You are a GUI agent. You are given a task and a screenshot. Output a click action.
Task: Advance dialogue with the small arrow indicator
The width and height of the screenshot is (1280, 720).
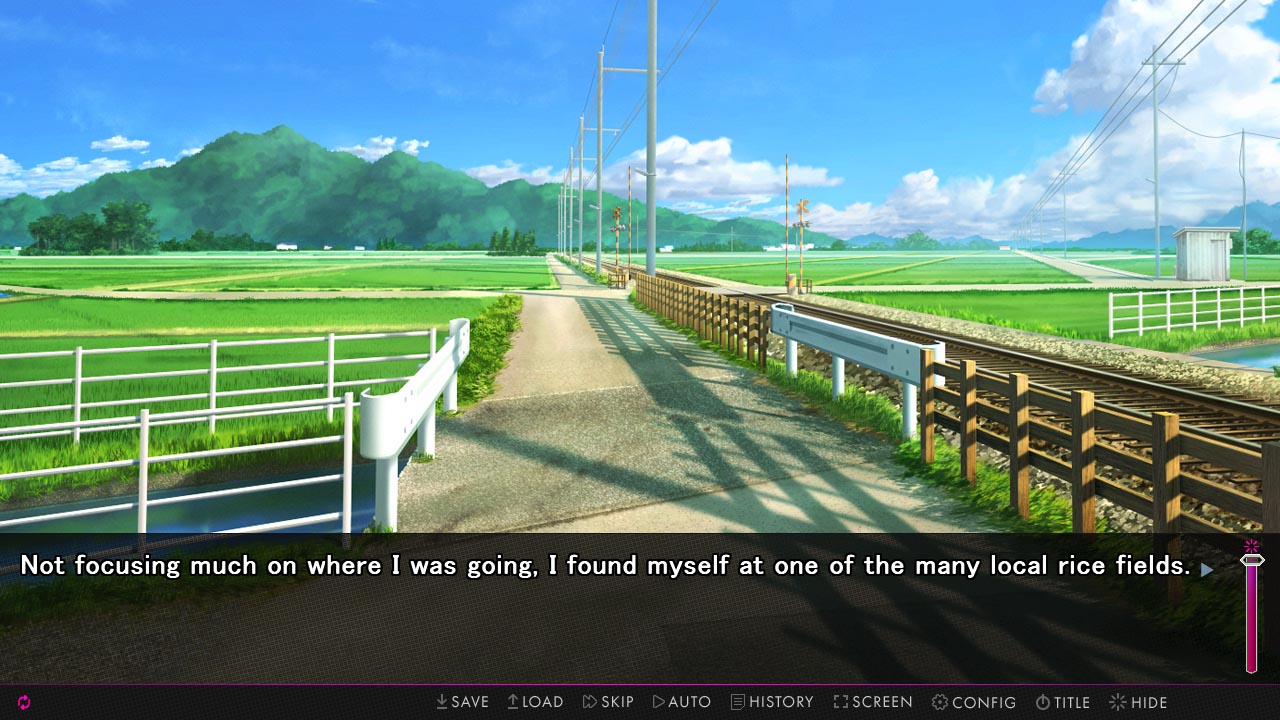1207,569
